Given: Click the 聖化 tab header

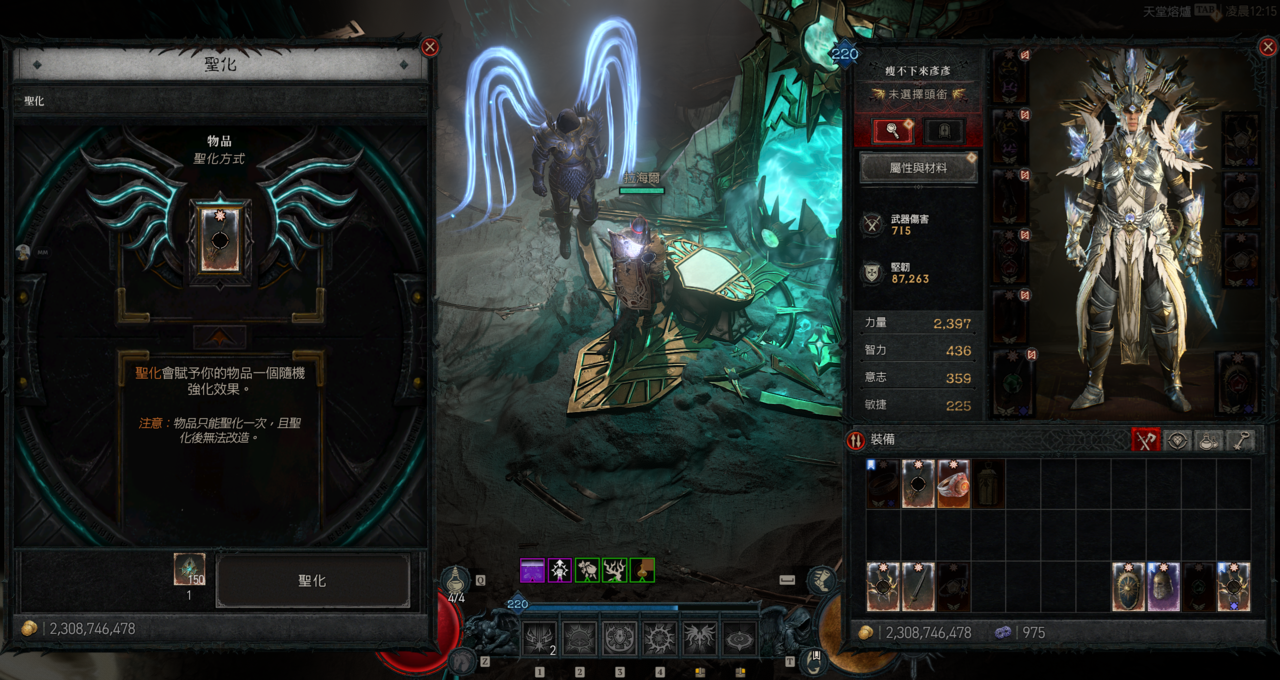Looking at the screenshot, I should [x=35, y=101].
